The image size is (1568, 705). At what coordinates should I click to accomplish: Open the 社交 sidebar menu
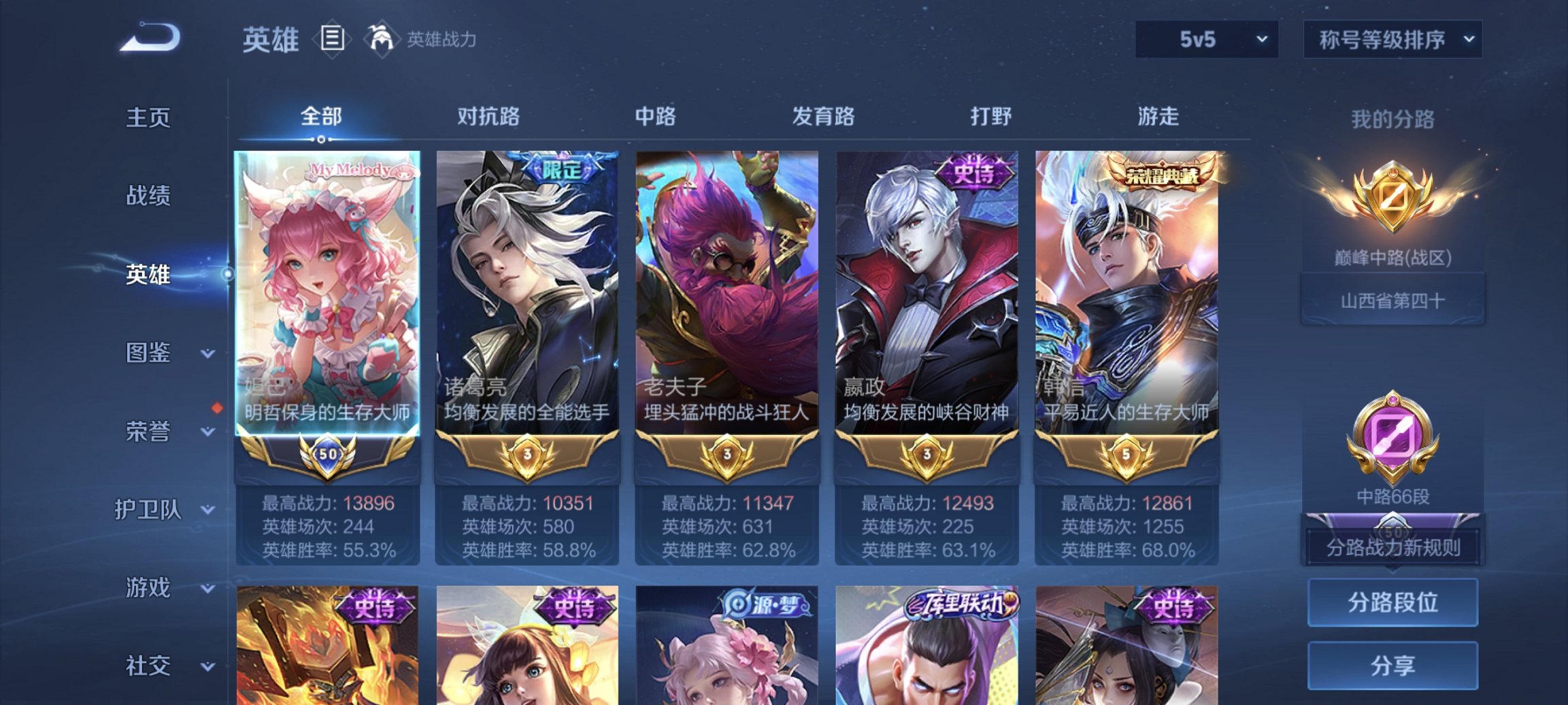pos(150,664)
